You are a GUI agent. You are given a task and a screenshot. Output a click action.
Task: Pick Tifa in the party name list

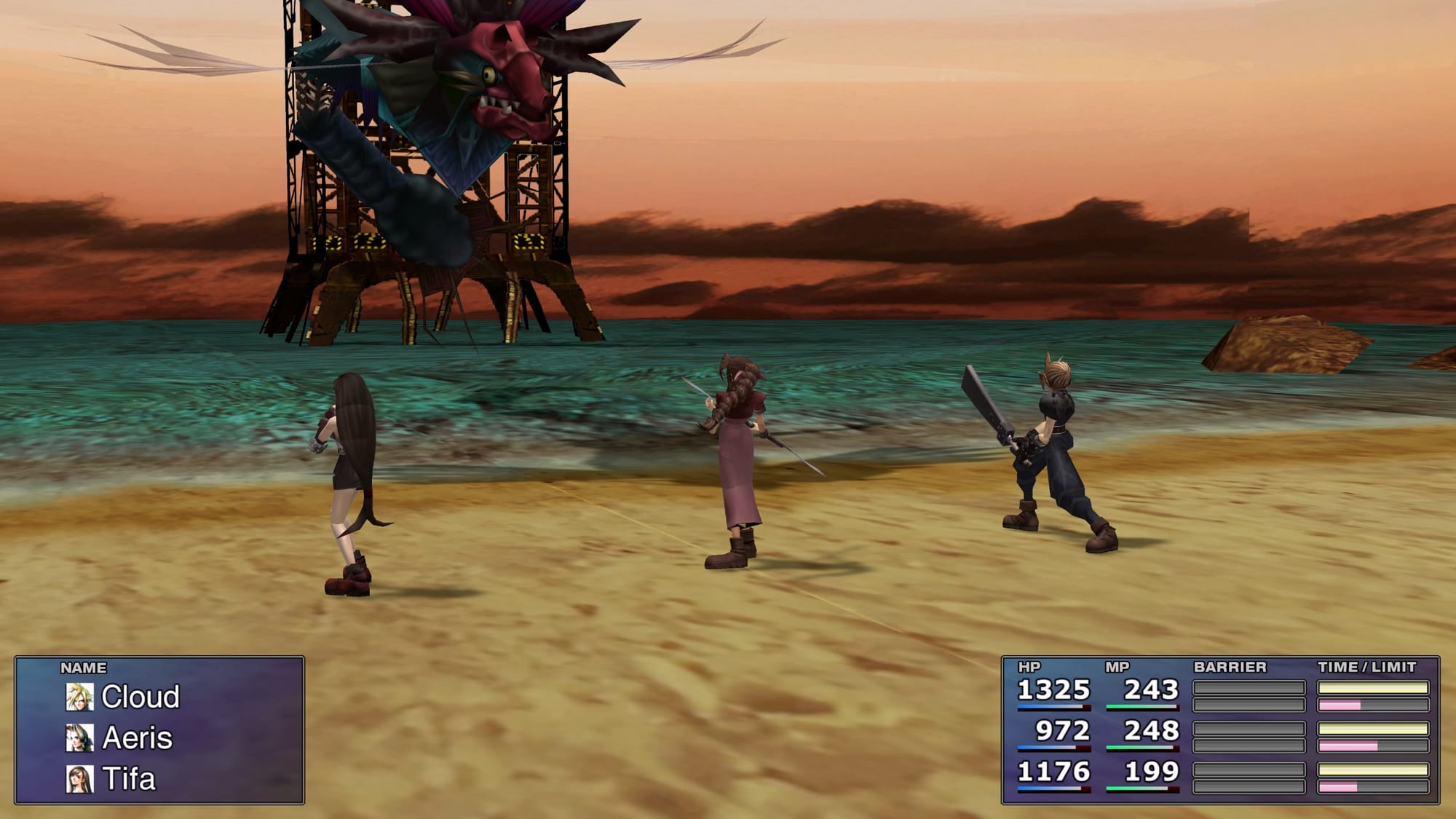click(129, 779)
